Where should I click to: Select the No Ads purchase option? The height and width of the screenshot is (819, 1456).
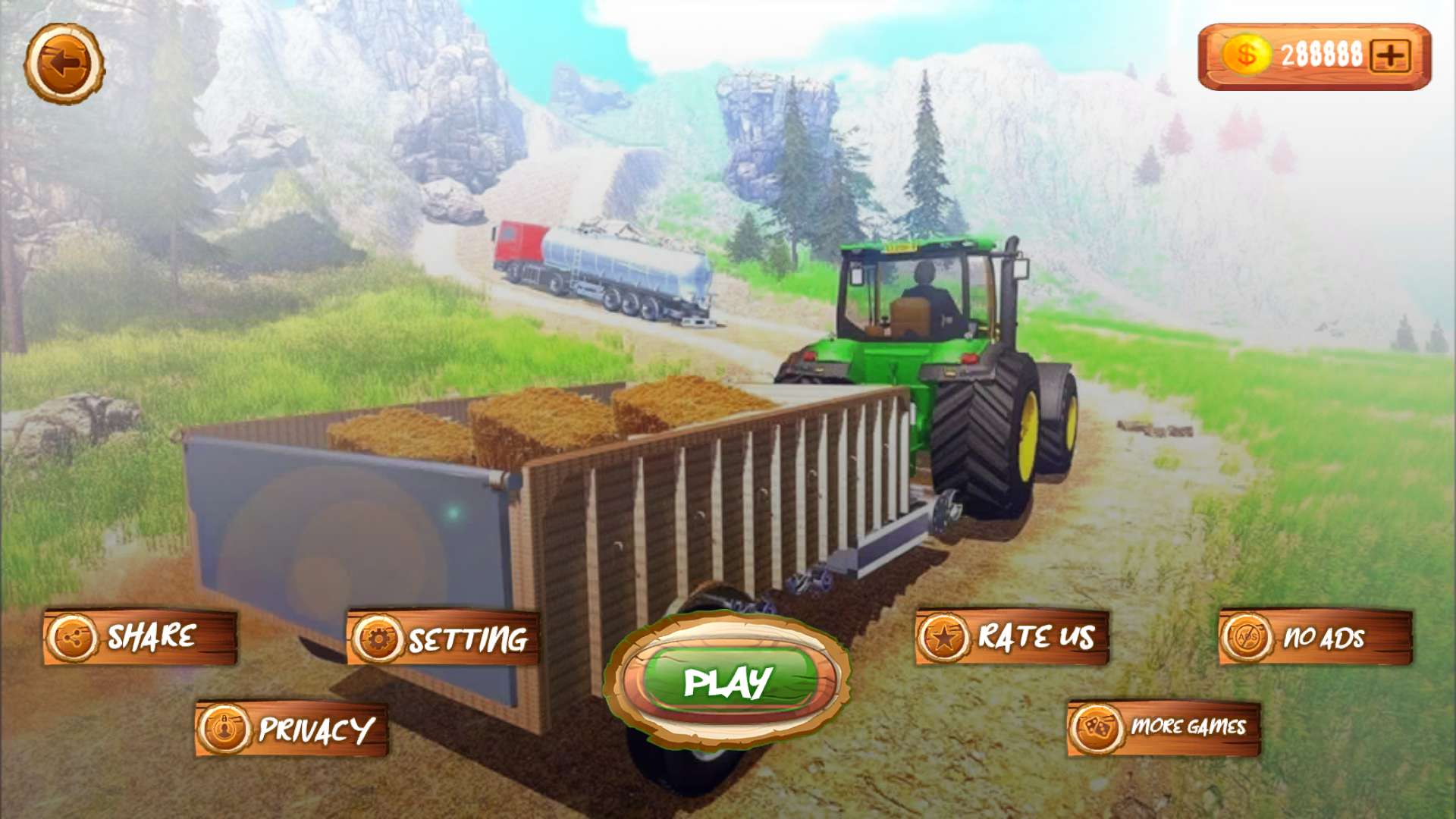tap(1316, 637)
